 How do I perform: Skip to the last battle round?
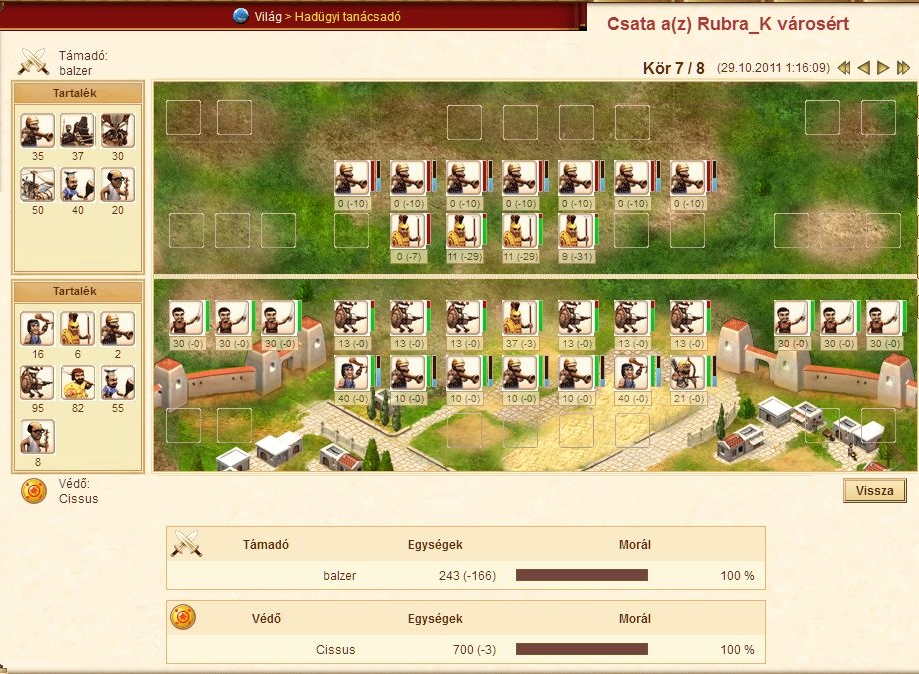click(x=903, y=68)
